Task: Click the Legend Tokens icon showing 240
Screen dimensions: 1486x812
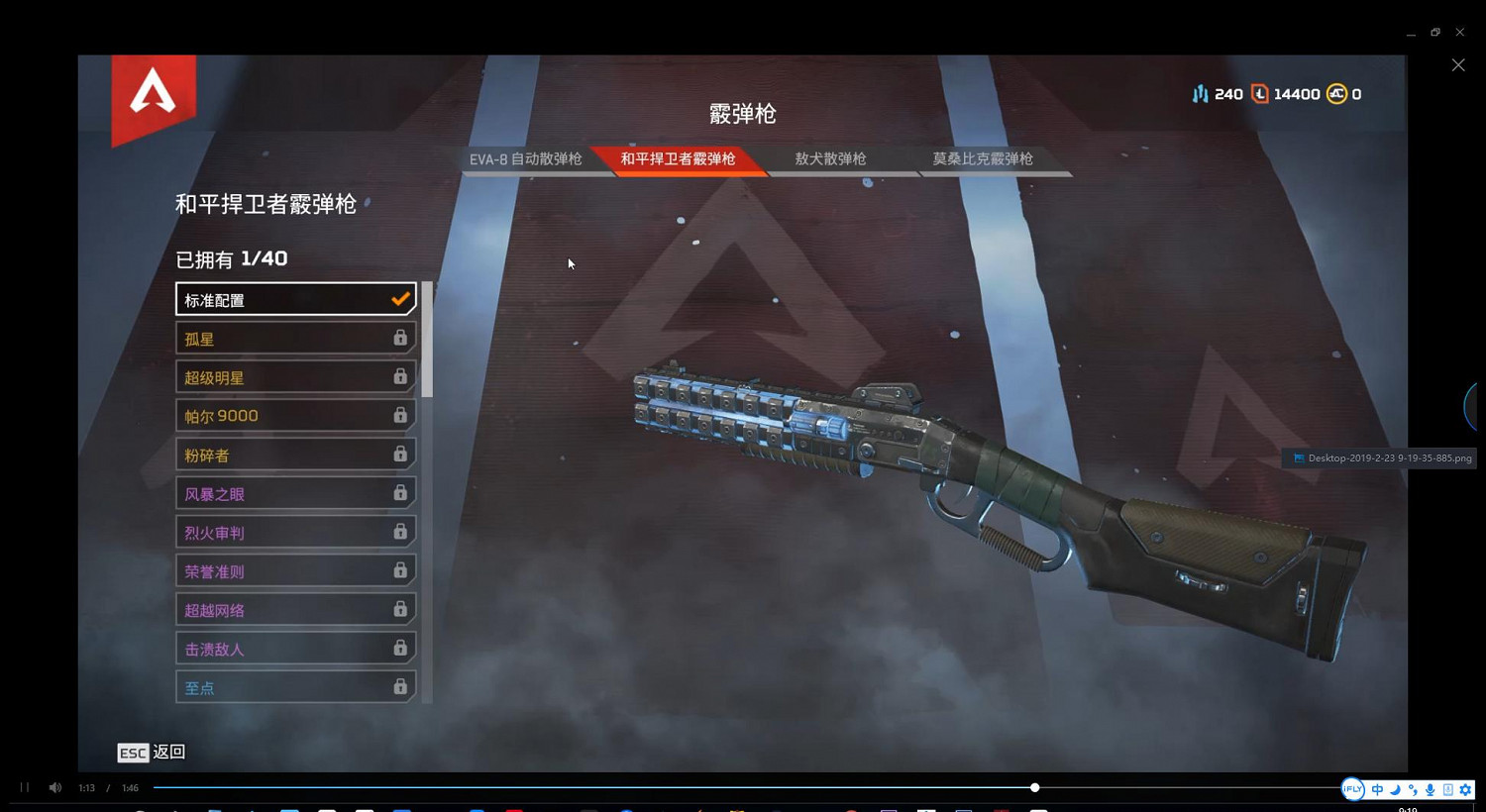Action: point(1199,93)
